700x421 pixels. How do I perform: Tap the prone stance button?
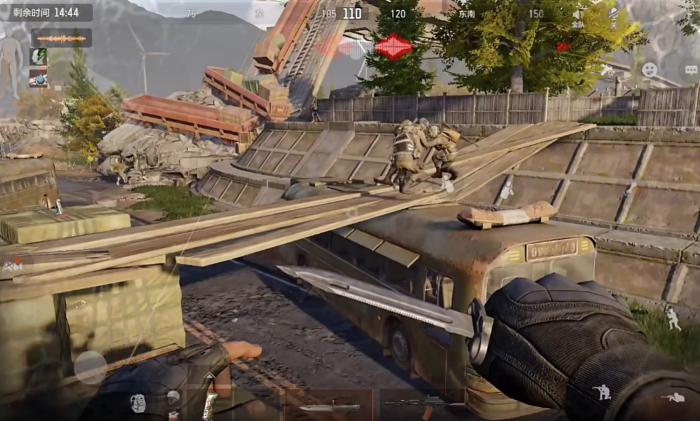(673, 398)
